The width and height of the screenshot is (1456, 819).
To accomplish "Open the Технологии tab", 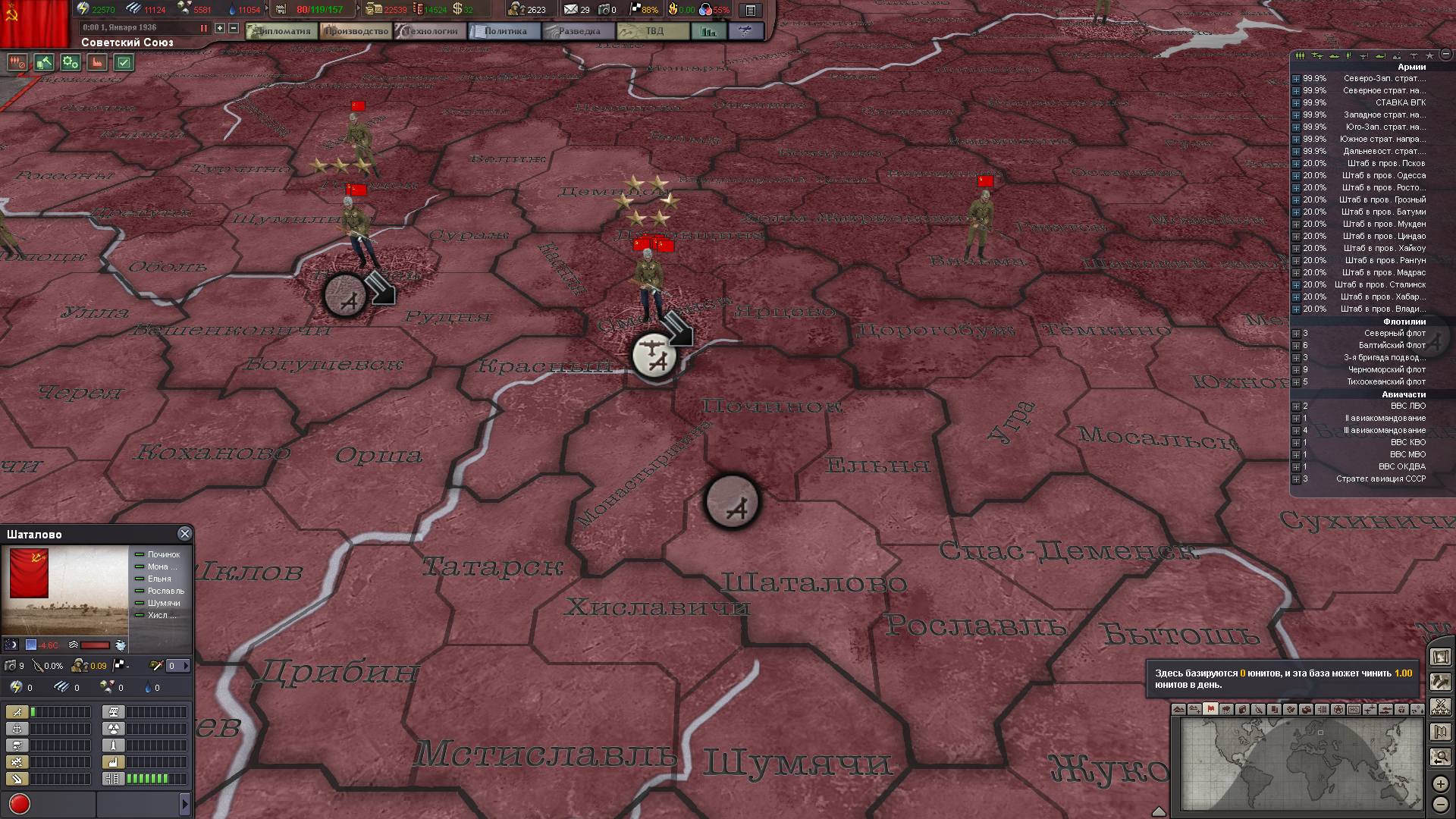I will pos(431,31).
